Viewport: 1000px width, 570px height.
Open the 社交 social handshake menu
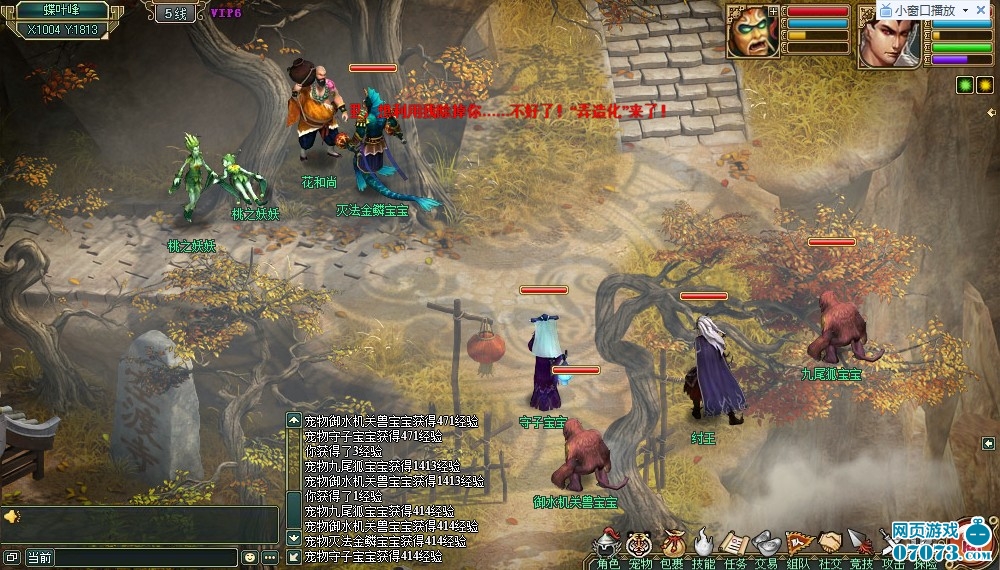[x=830, y=545]
